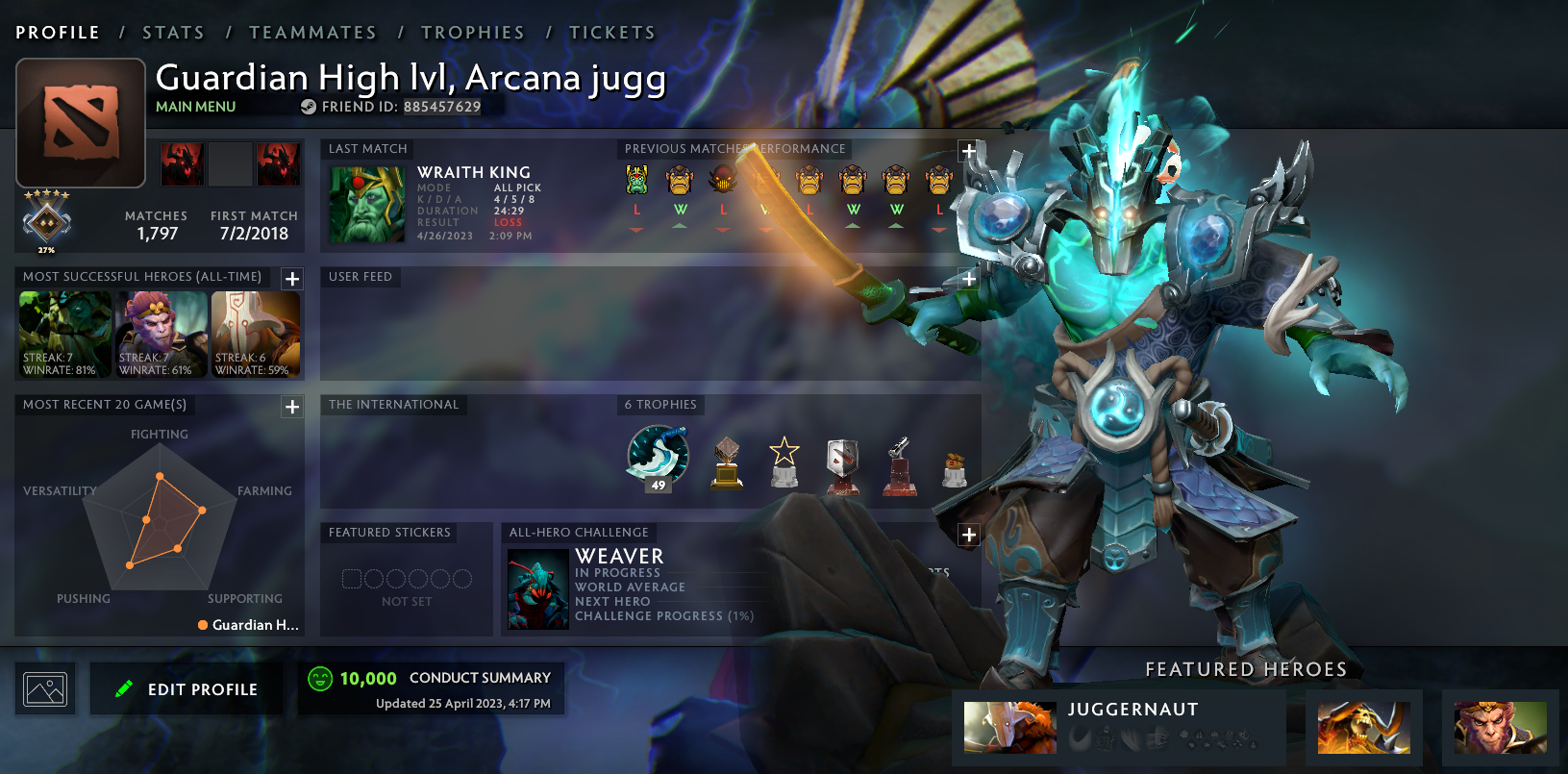Click the Challenge Progress bar at 1%
This screenshot has width=1568, height=774.
tap(663, 615)
